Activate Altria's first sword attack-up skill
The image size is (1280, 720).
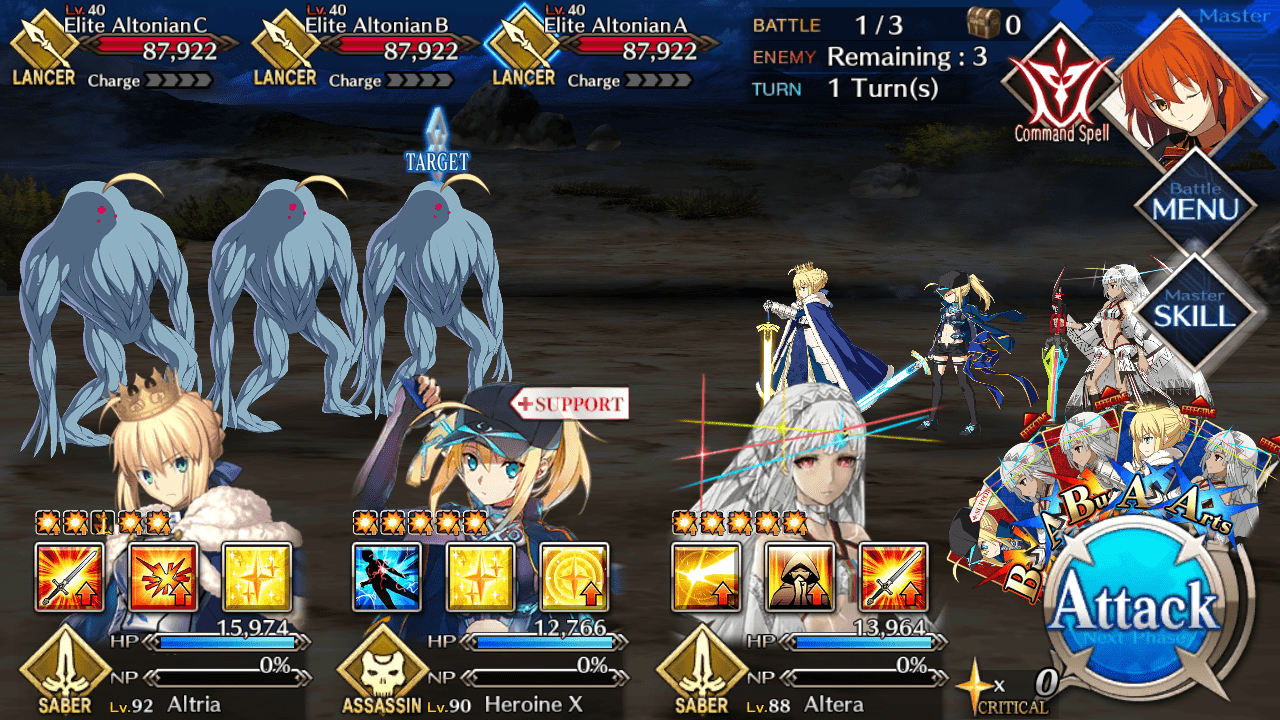click(69, 577)
